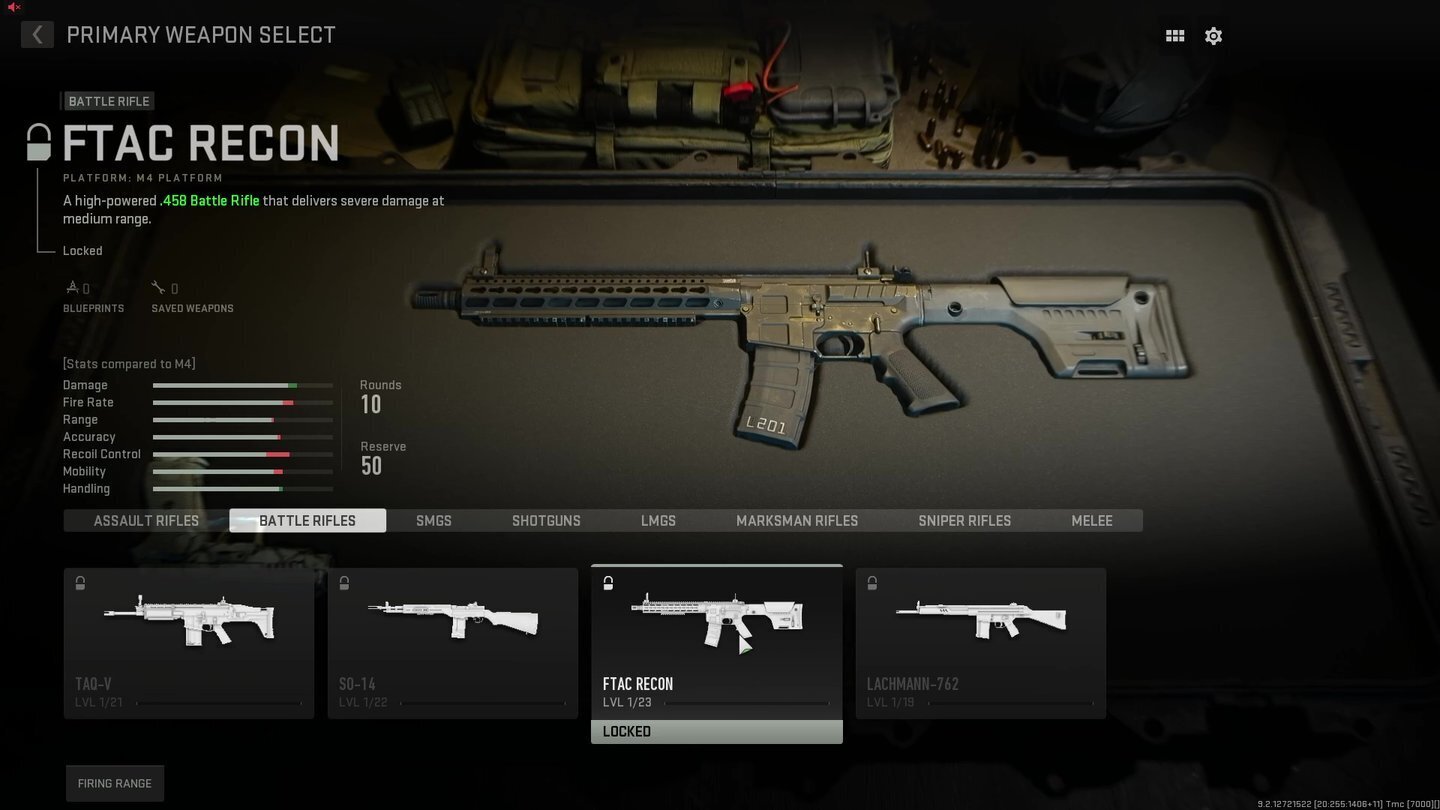Switch to the Assault Rifles tab

click(x=146, y=520)
